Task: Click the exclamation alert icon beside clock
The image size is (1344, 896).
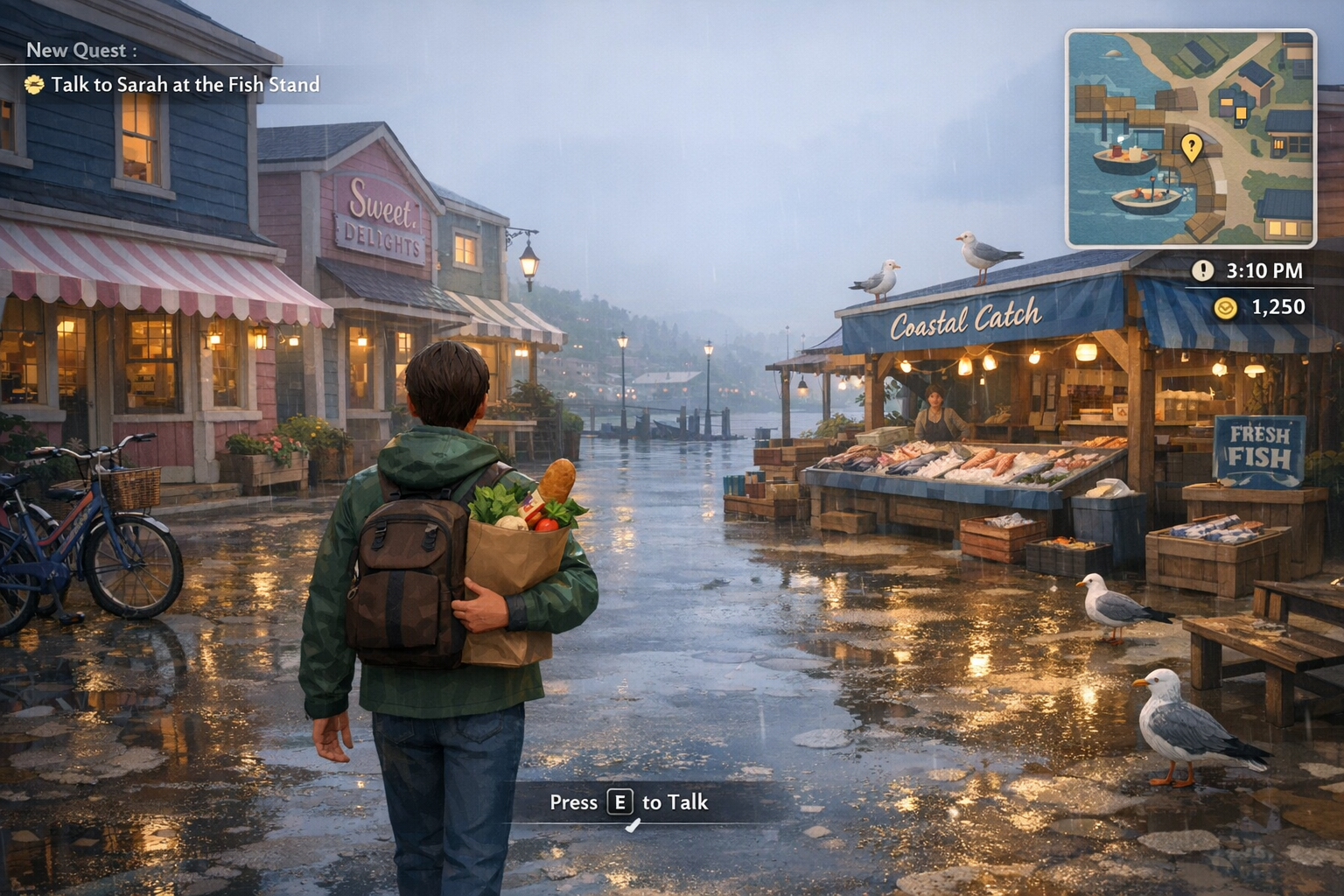Action: click(1202, 270)
